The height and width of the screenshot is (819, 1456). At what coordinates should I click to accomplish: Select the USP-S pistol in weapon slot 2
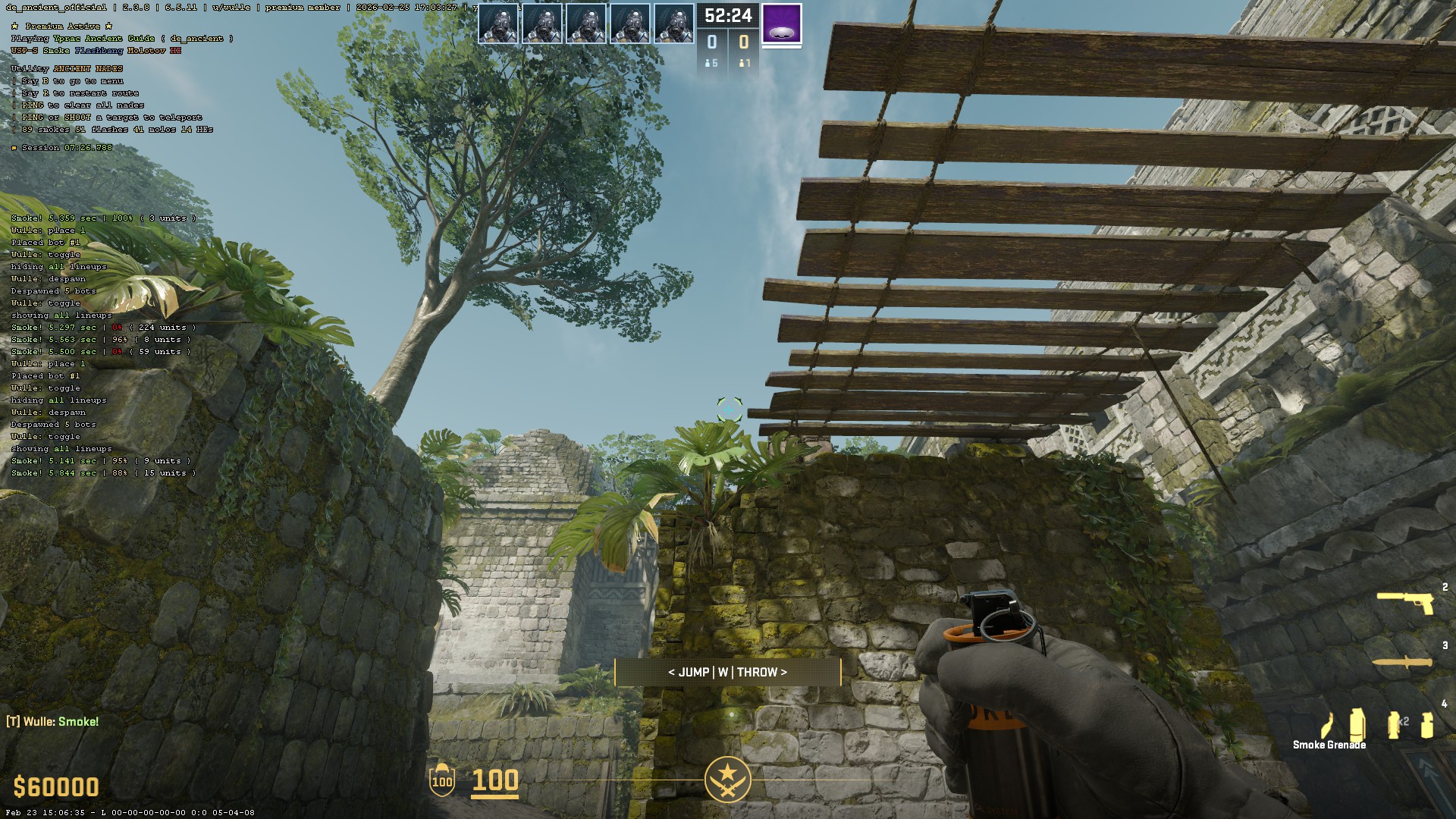click(1405, 603)
